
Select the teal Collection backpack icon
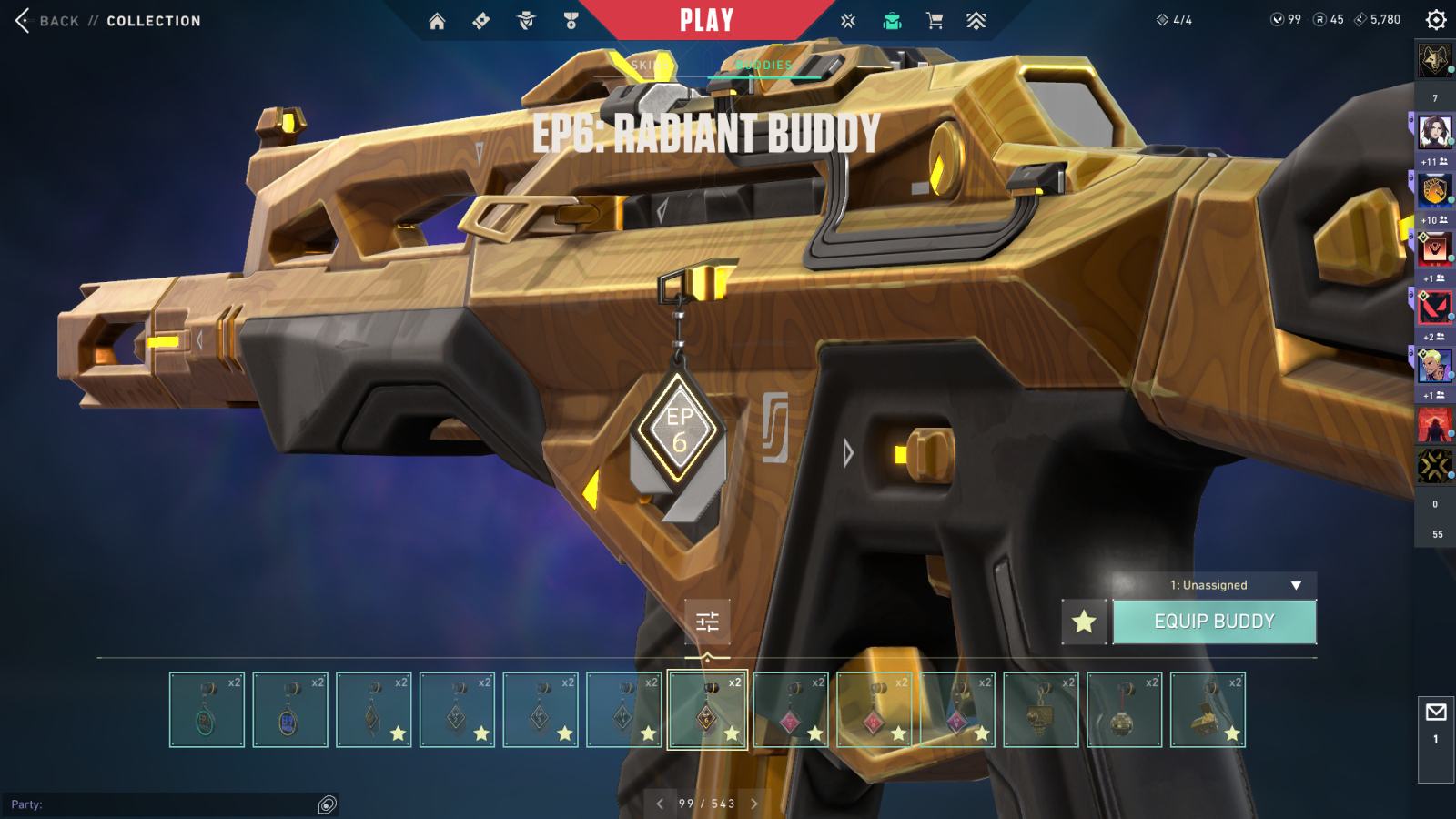coord(891,20)
